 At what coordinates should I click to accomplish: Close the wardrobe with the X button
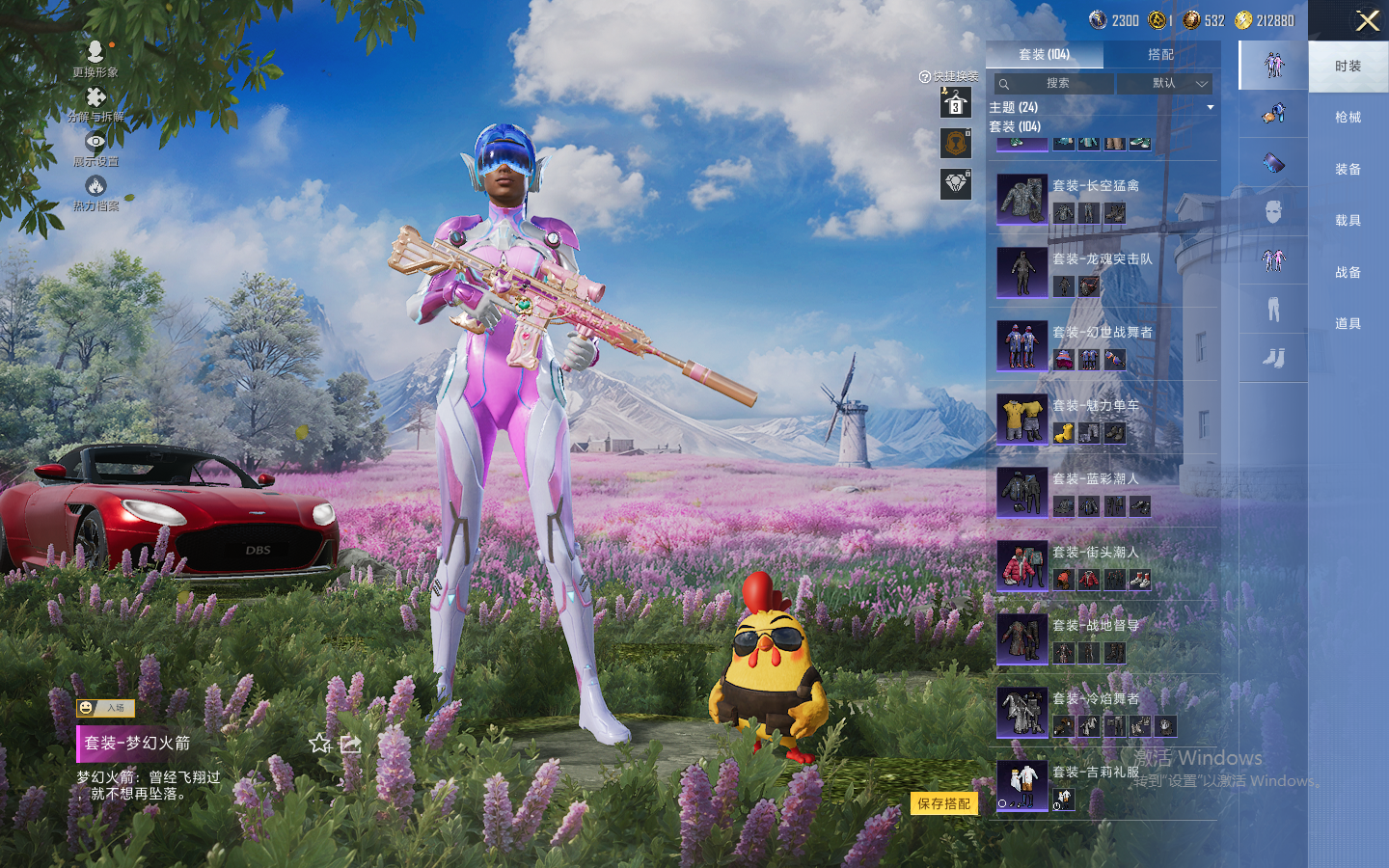pyautogui.click(x=1367, y=20)
